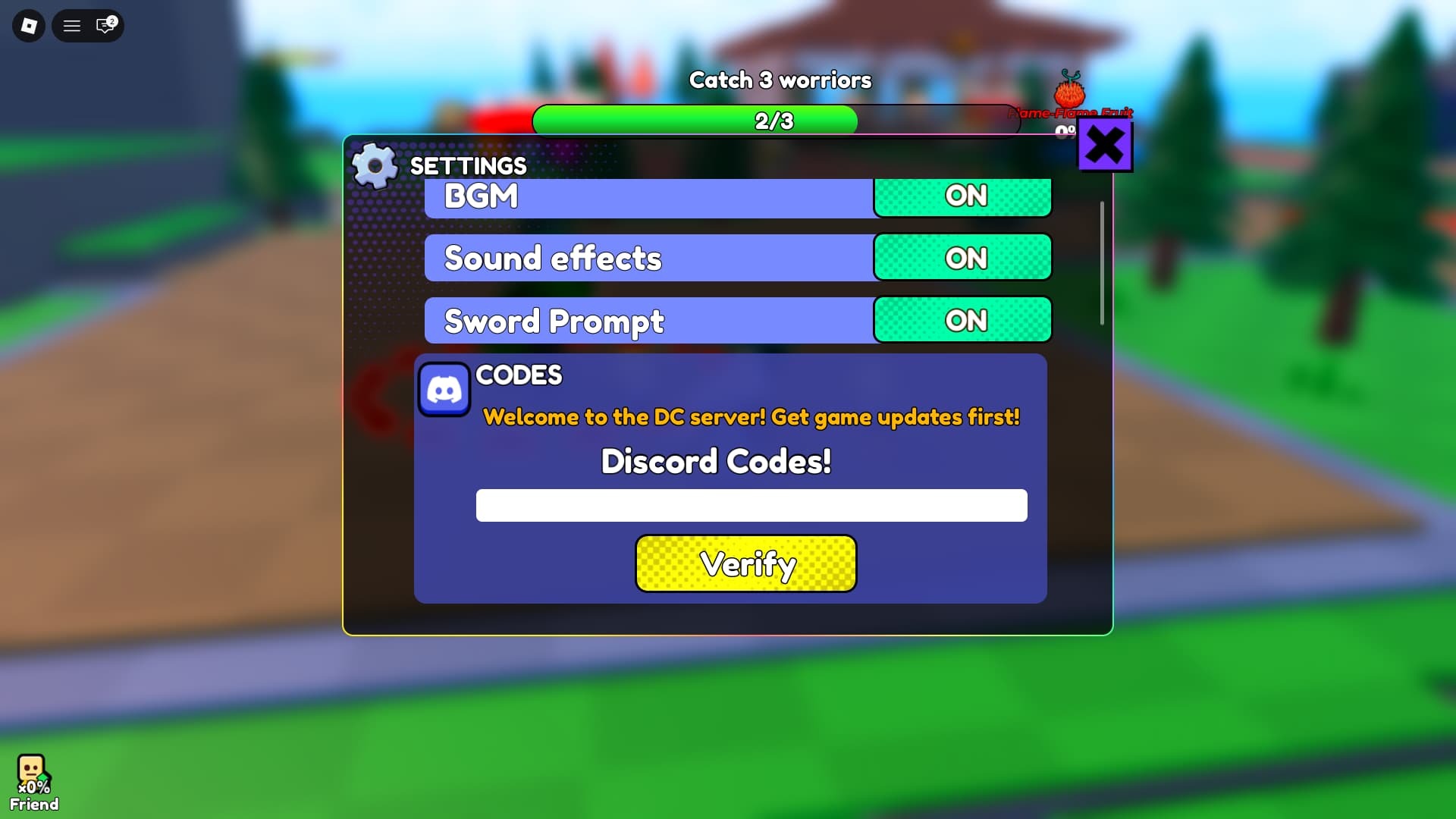Click the Discord icon in the Codes panel
Image resolution: width=1456 pixels, height=819 pixels.
click(x=444, y=389)
